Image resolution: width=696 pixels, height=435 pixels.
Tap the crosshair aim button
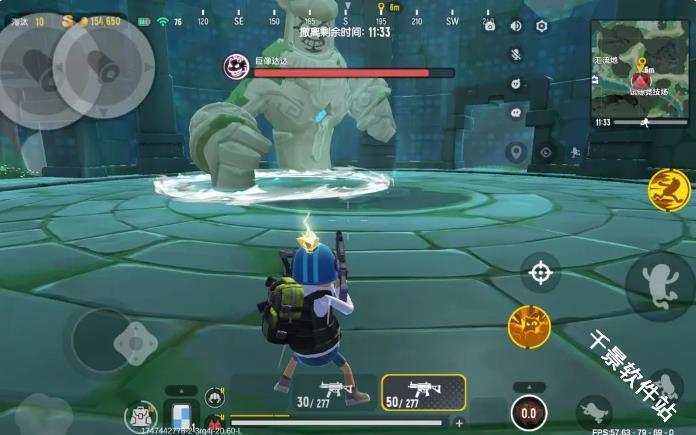[x=541, y=272]
